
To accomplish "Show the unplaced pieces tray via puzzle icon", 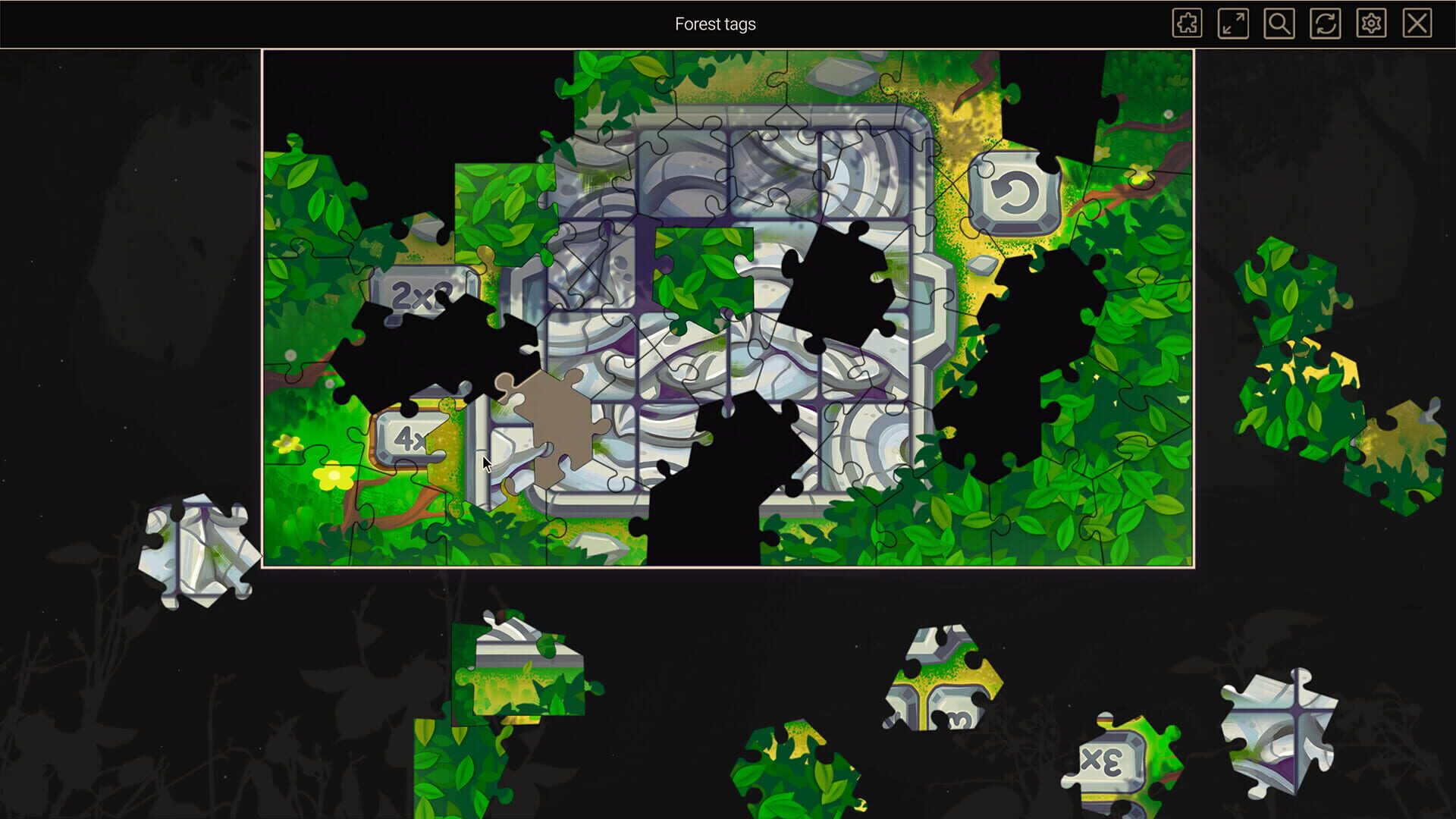I will point(1188,24).
